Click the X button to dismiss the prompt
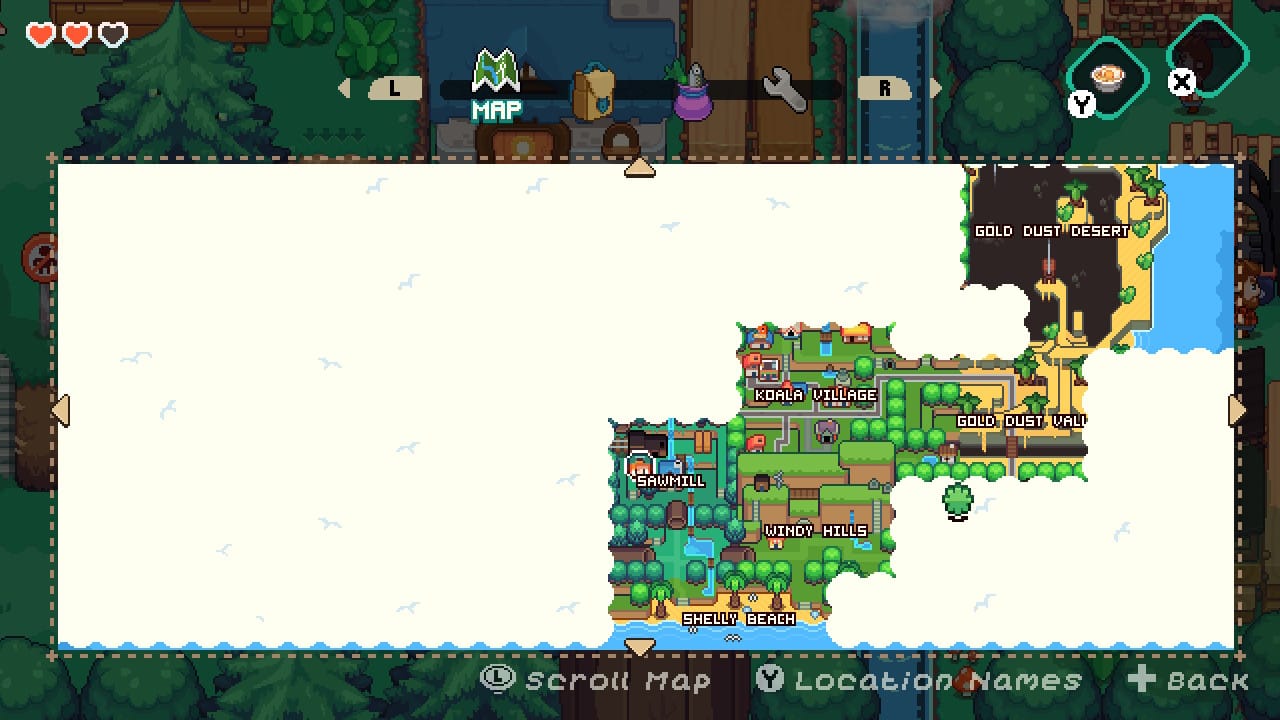The height and width of the screenshot is (720, 1280). [1180, 84]
